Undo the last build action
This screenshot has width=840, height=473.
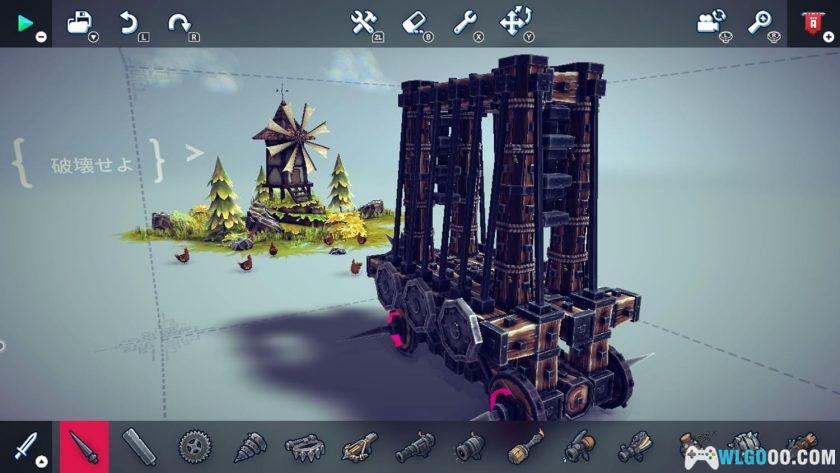(x=129, y=23)
